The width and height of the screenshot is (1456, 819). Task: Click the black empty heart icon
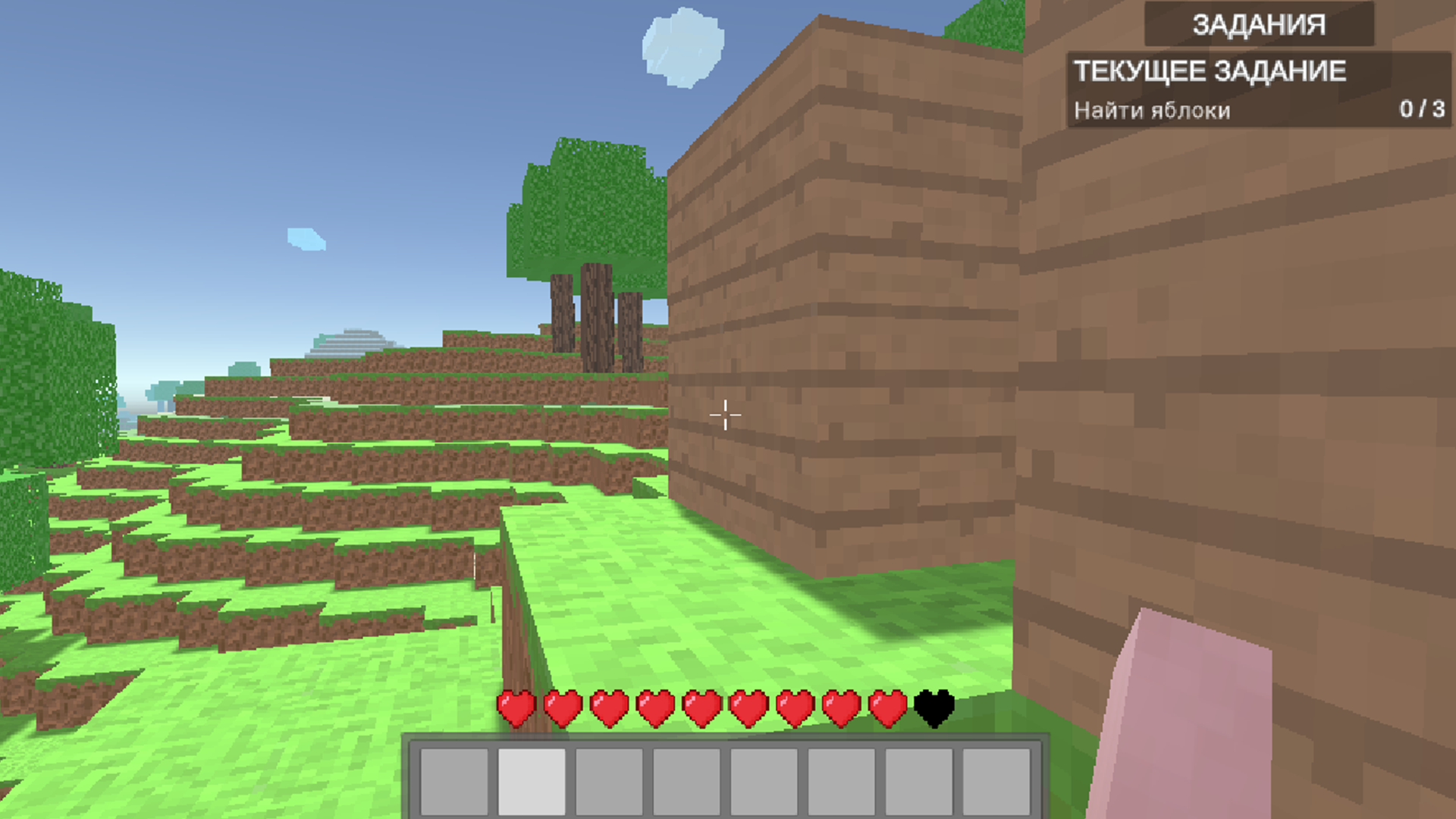pos(934,707)
